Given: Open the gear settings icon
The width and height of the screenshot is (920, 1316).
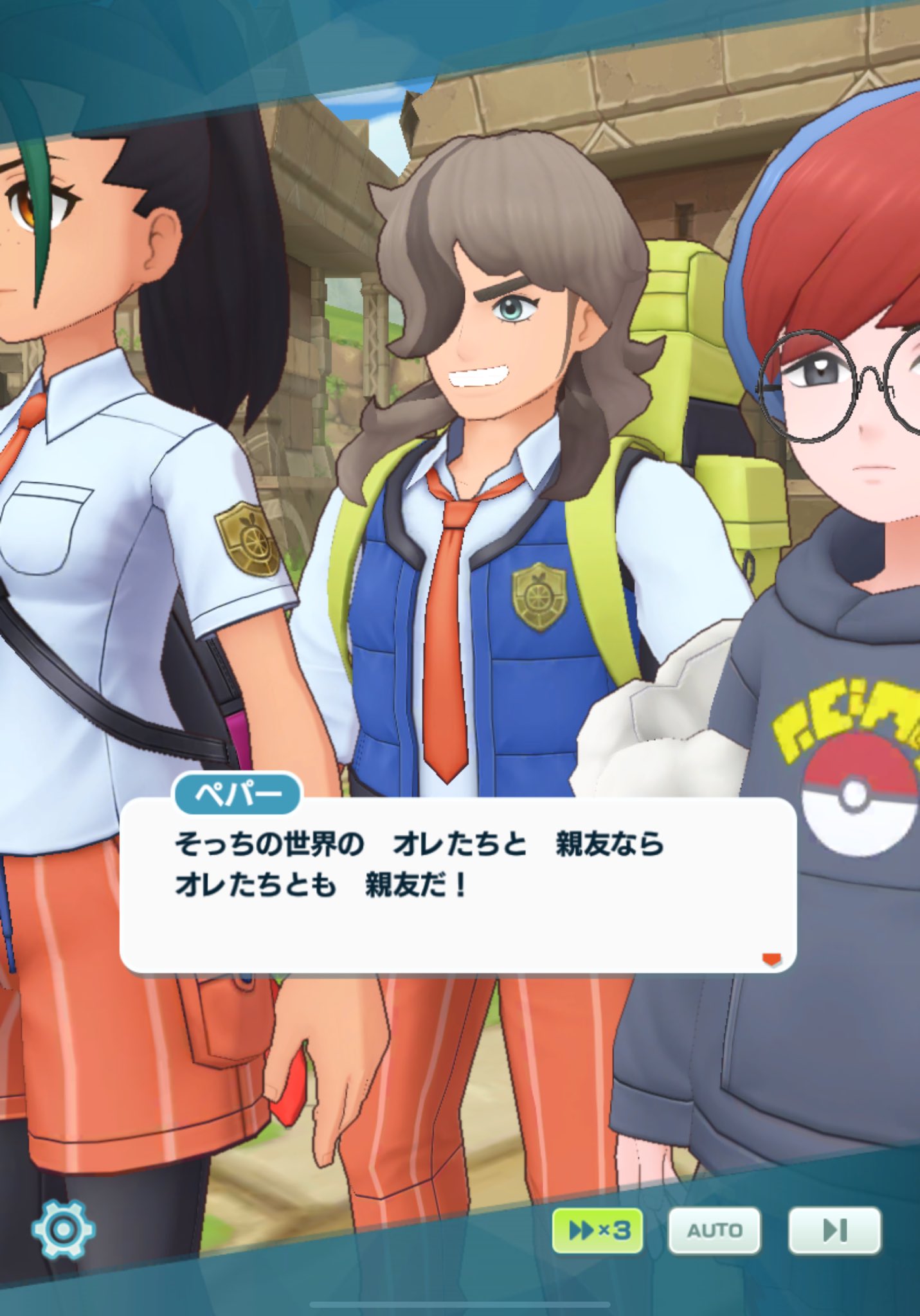Looking at the screenshot, I should point(63,1229).
